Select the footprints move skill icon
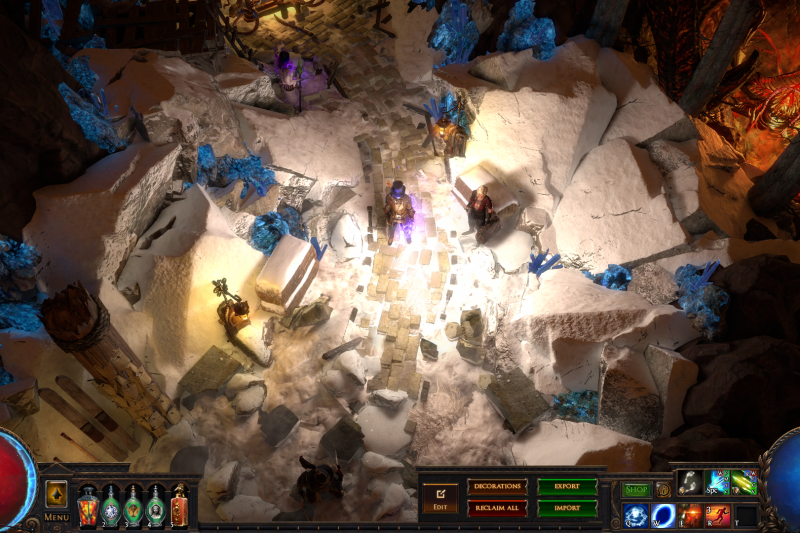Screen dimensions: 800x533 690,483
